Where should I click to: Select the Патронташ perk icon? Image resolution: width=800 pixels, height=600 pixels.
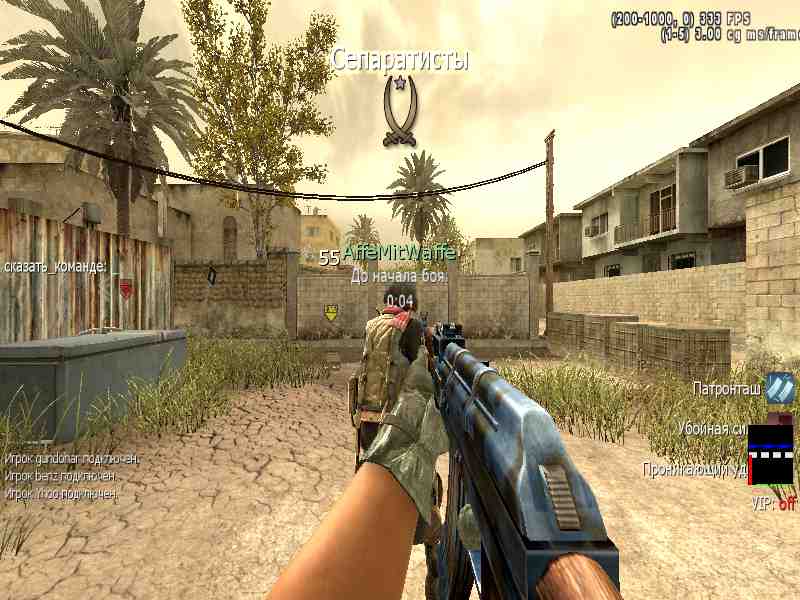coord(780,387)
